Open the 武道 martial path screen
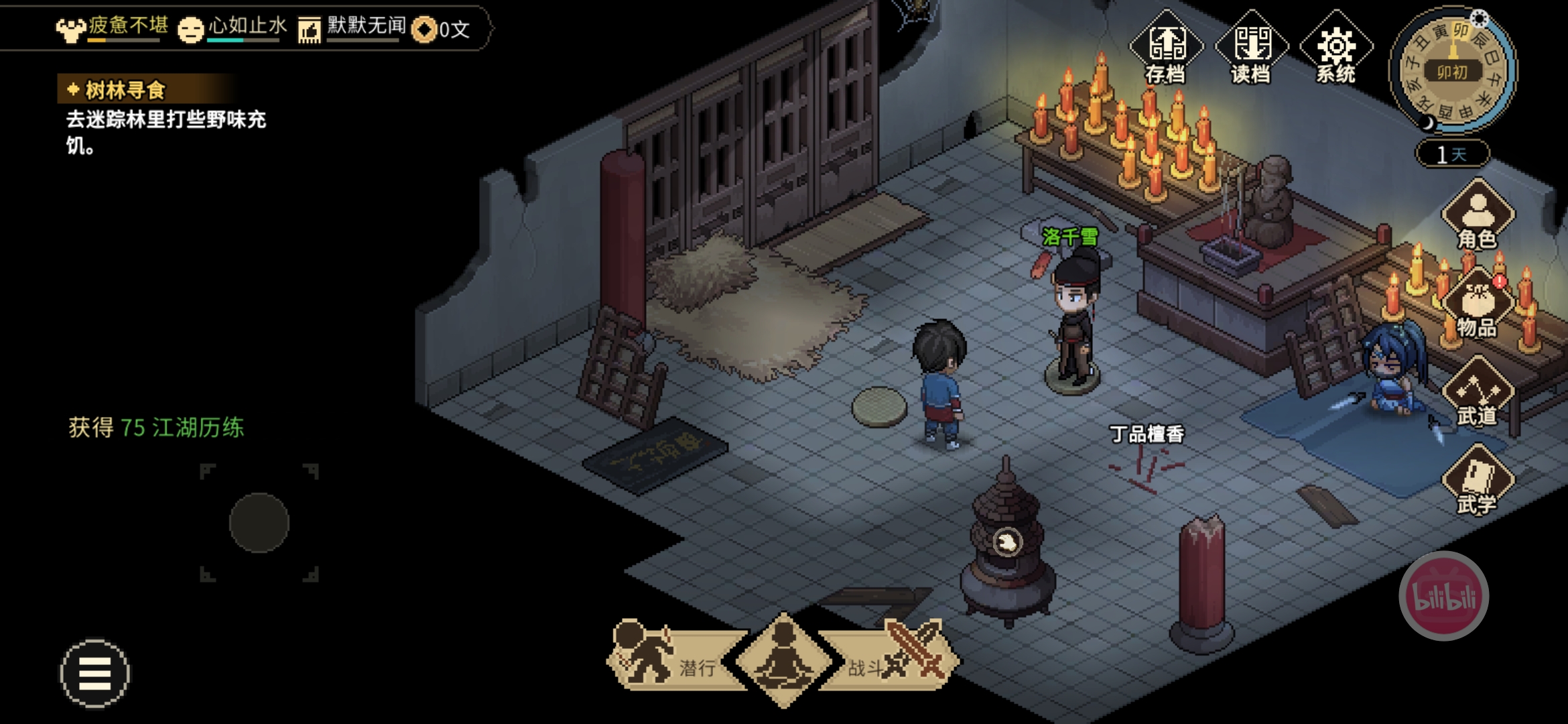Screen dimensions: 1568x724 (x=1478, y=393)
